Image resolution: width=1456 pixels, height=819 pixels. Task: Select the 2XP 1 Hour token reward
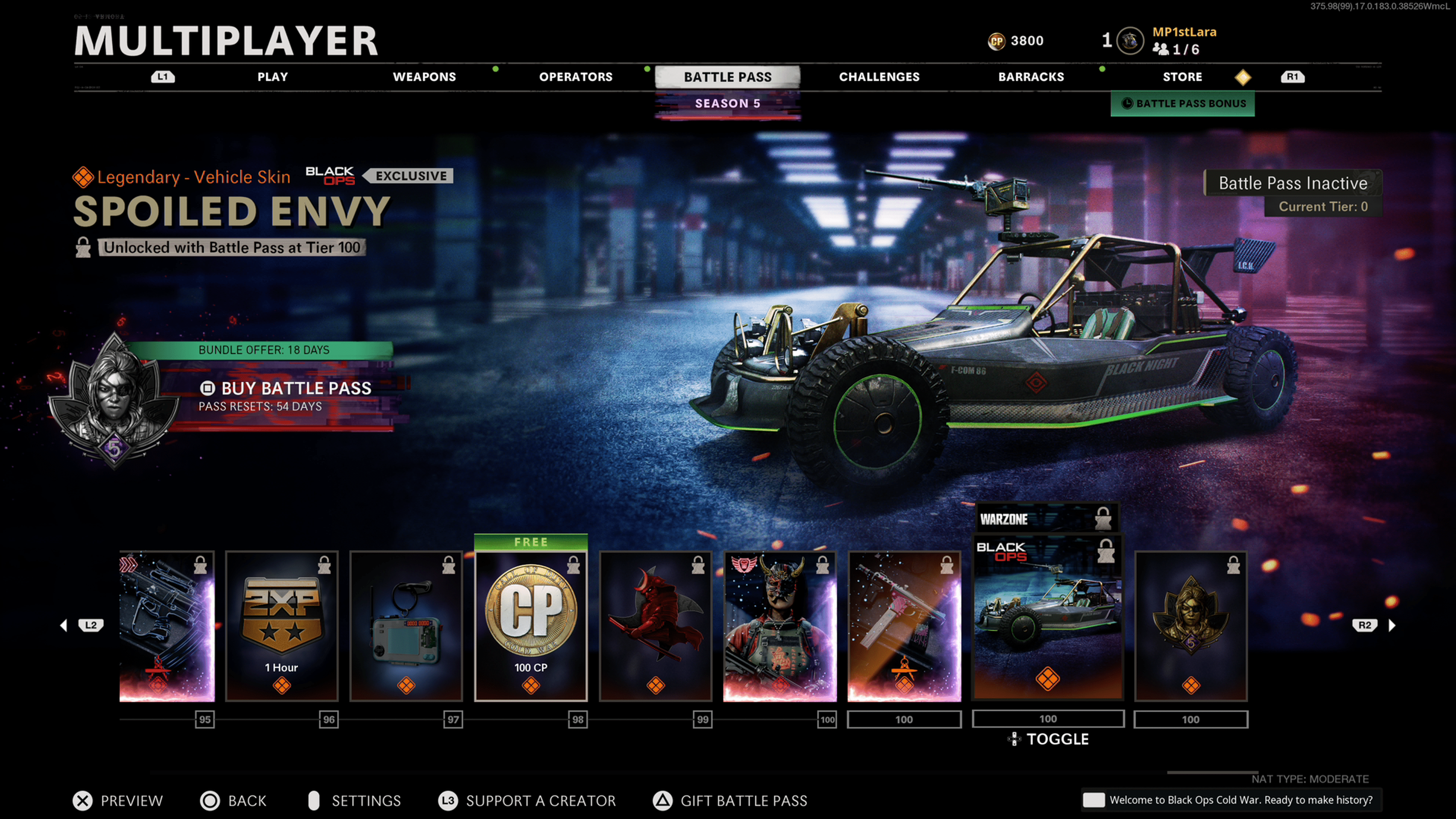(x=281, y=626)
